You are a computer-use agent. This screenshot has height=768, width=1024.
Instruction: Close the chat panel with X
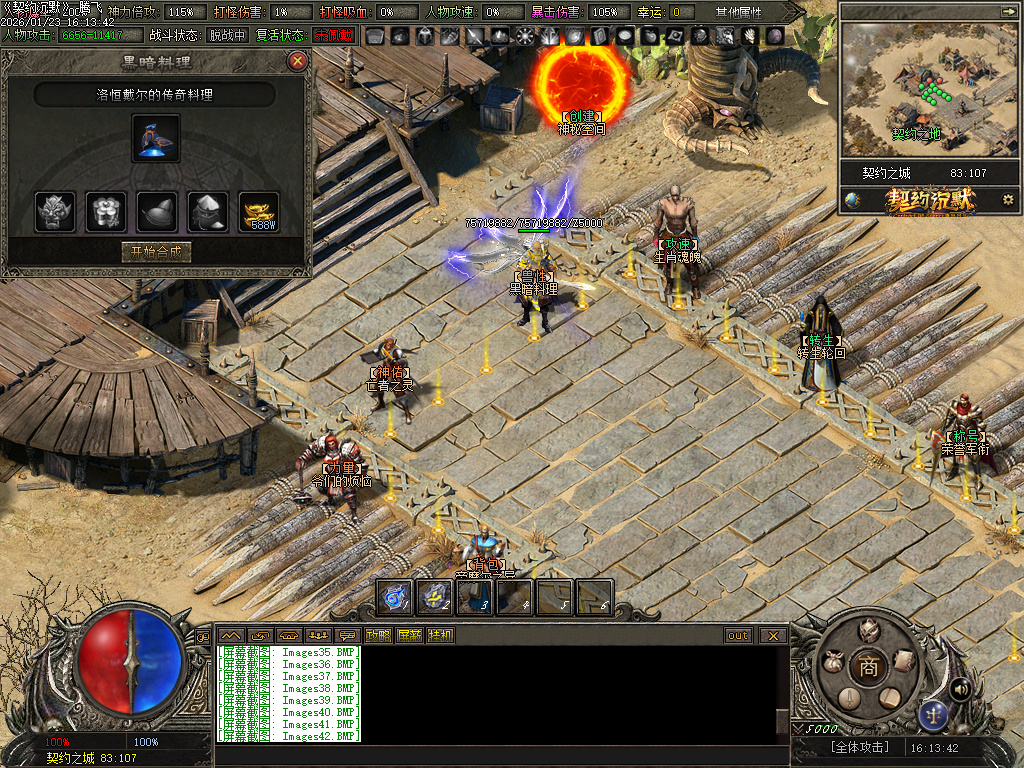click(x=773, y=635)
